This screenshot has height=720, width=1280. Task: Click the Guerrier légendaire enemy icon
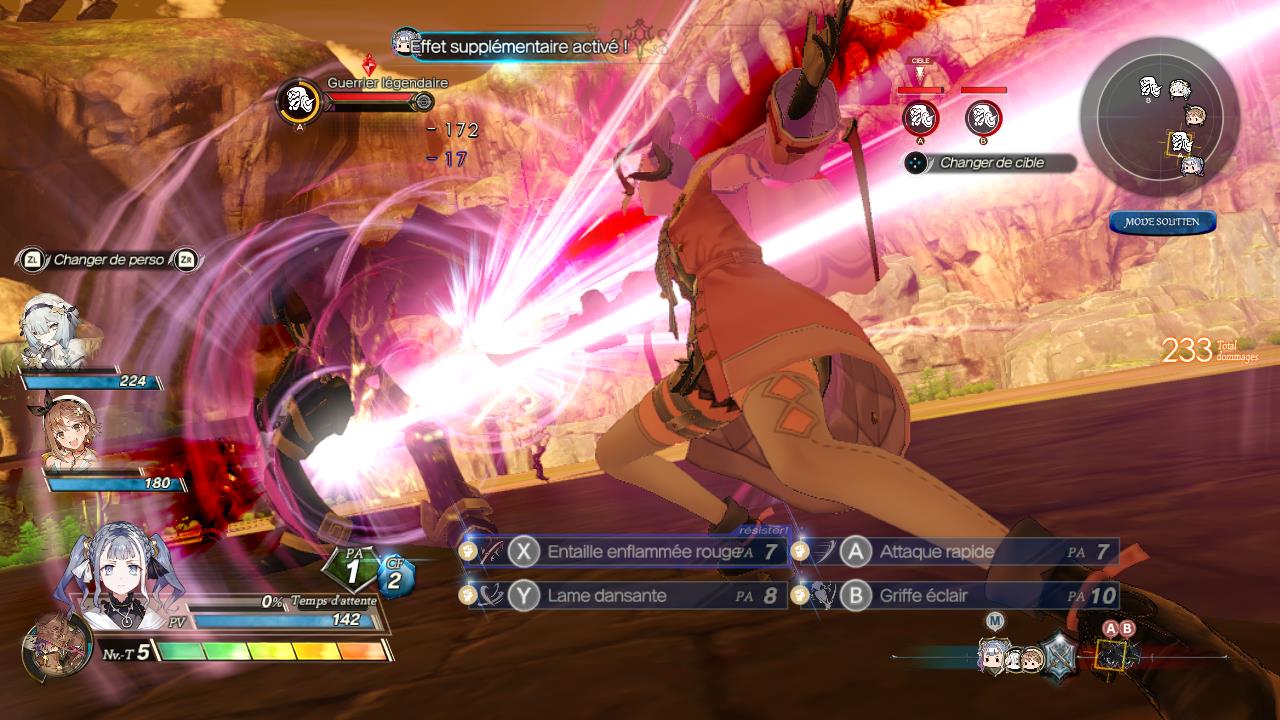(297, 101)
